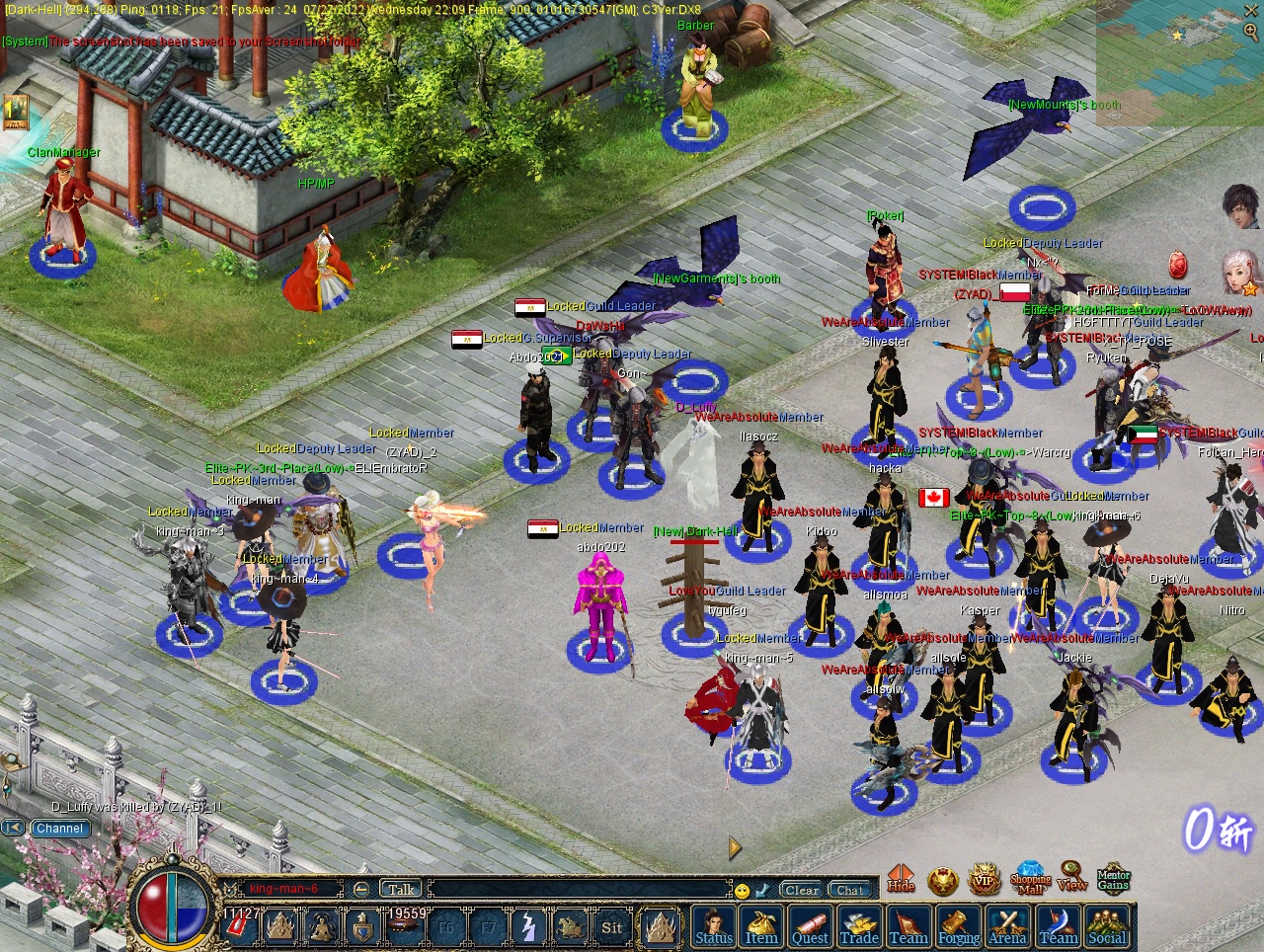1264x952 pixels.
Task: Open the VIP menu
Action: pos(984,878)
